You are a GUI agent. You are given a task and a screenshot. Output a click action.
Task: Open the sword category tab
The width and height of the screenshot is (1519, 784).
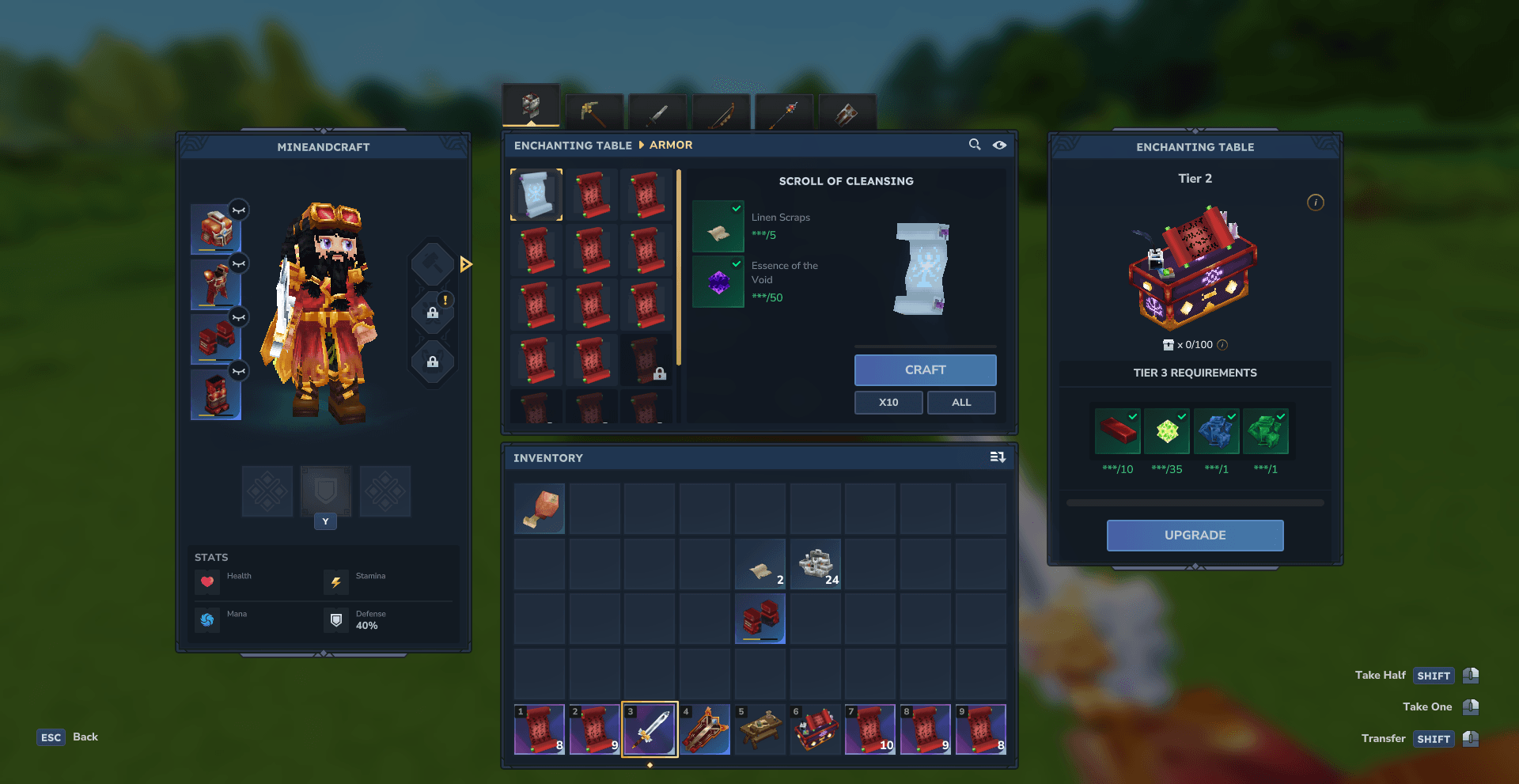pos(657,112)
